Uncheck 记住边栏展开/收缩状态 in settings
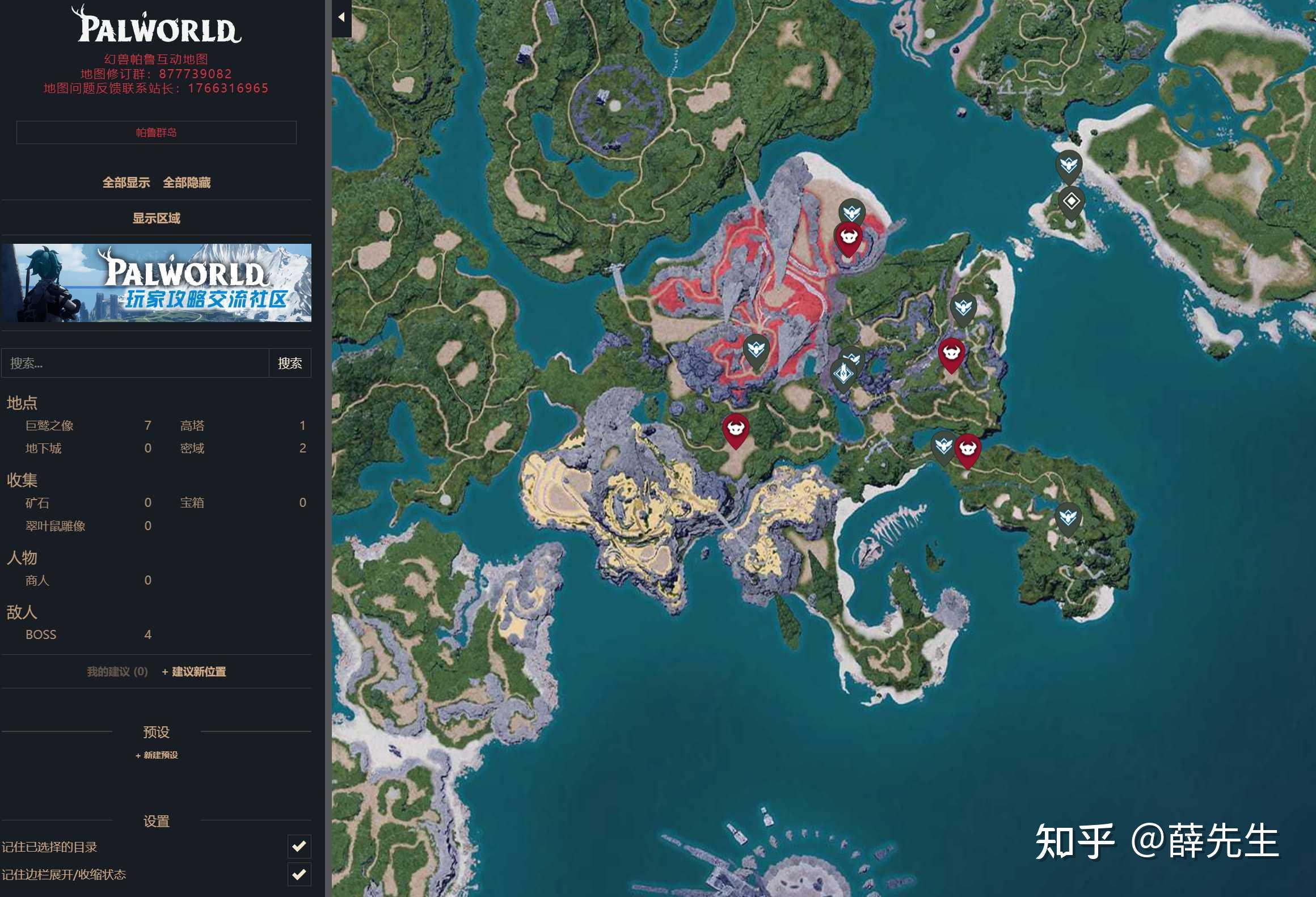 coord(300,875)
